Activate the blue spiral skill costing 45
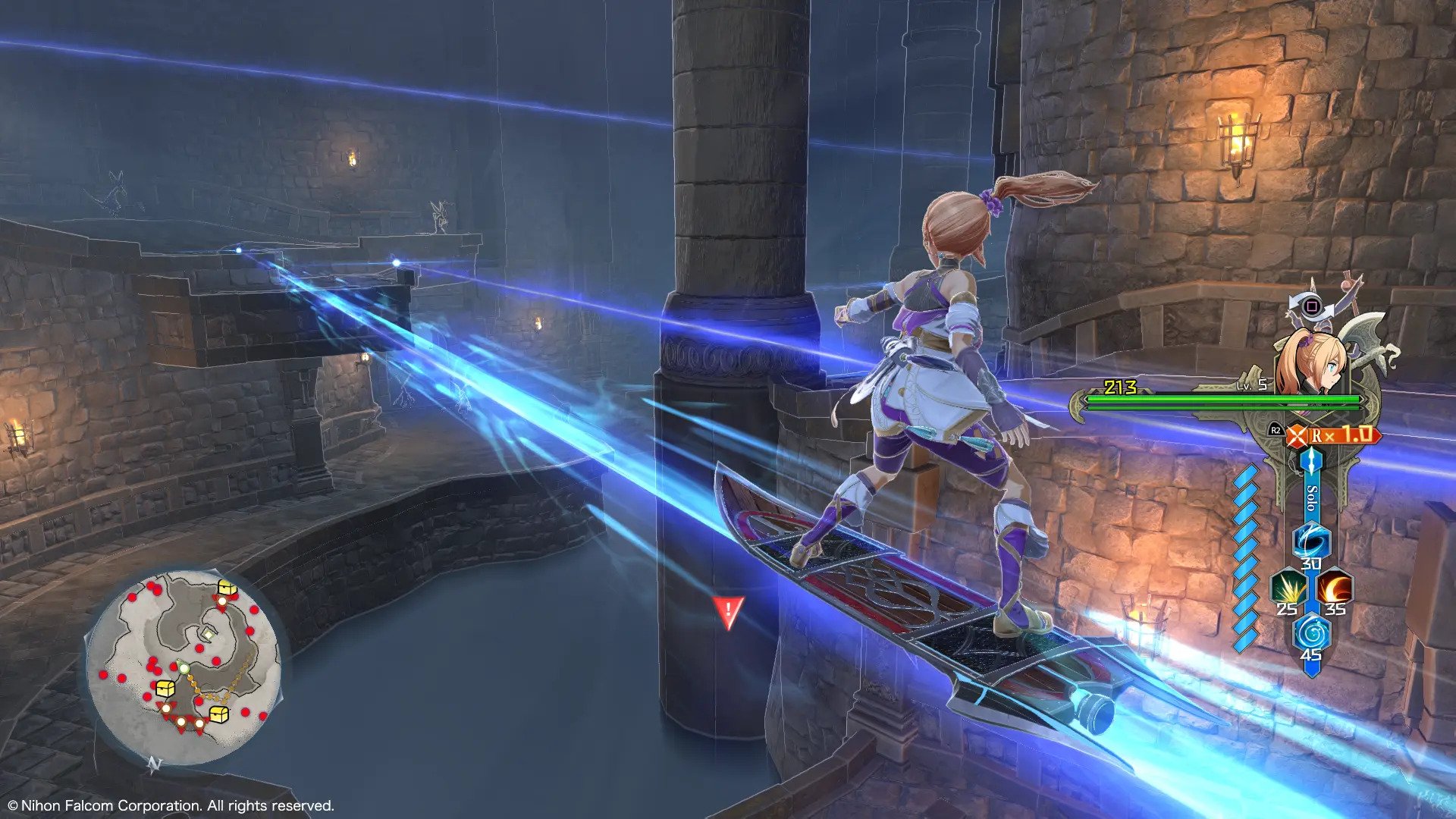The image size is (1456, 819). tap(1311, 632)
